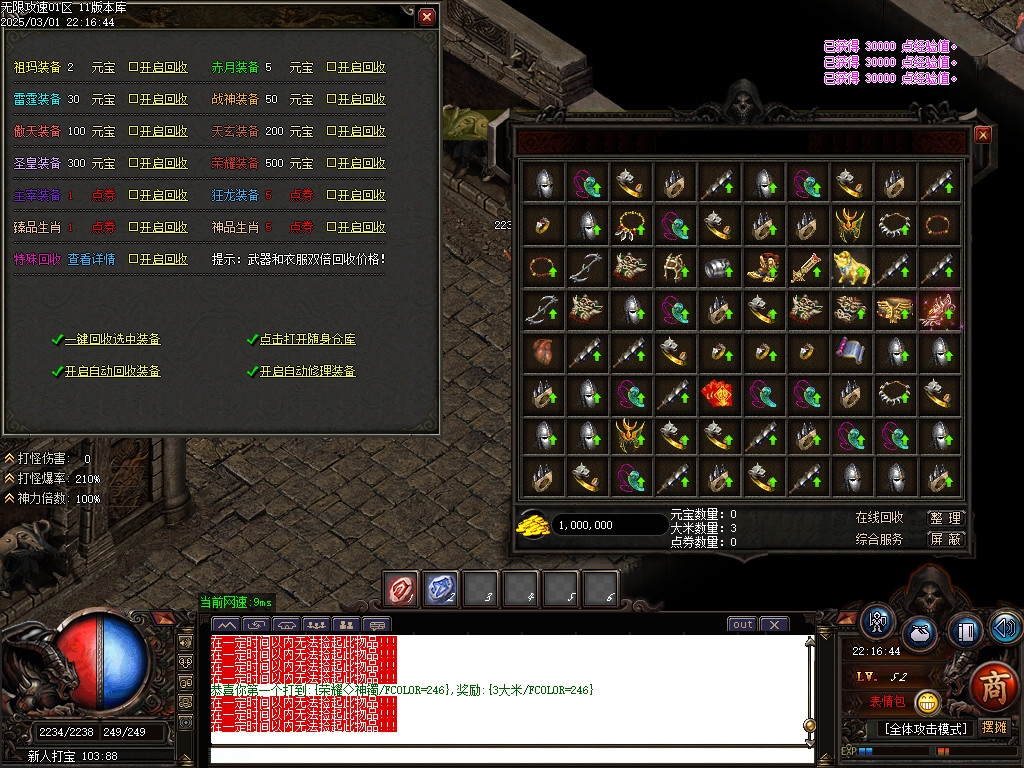
Task: Click 一键回收选中装备 link
Action: [112, 339]
